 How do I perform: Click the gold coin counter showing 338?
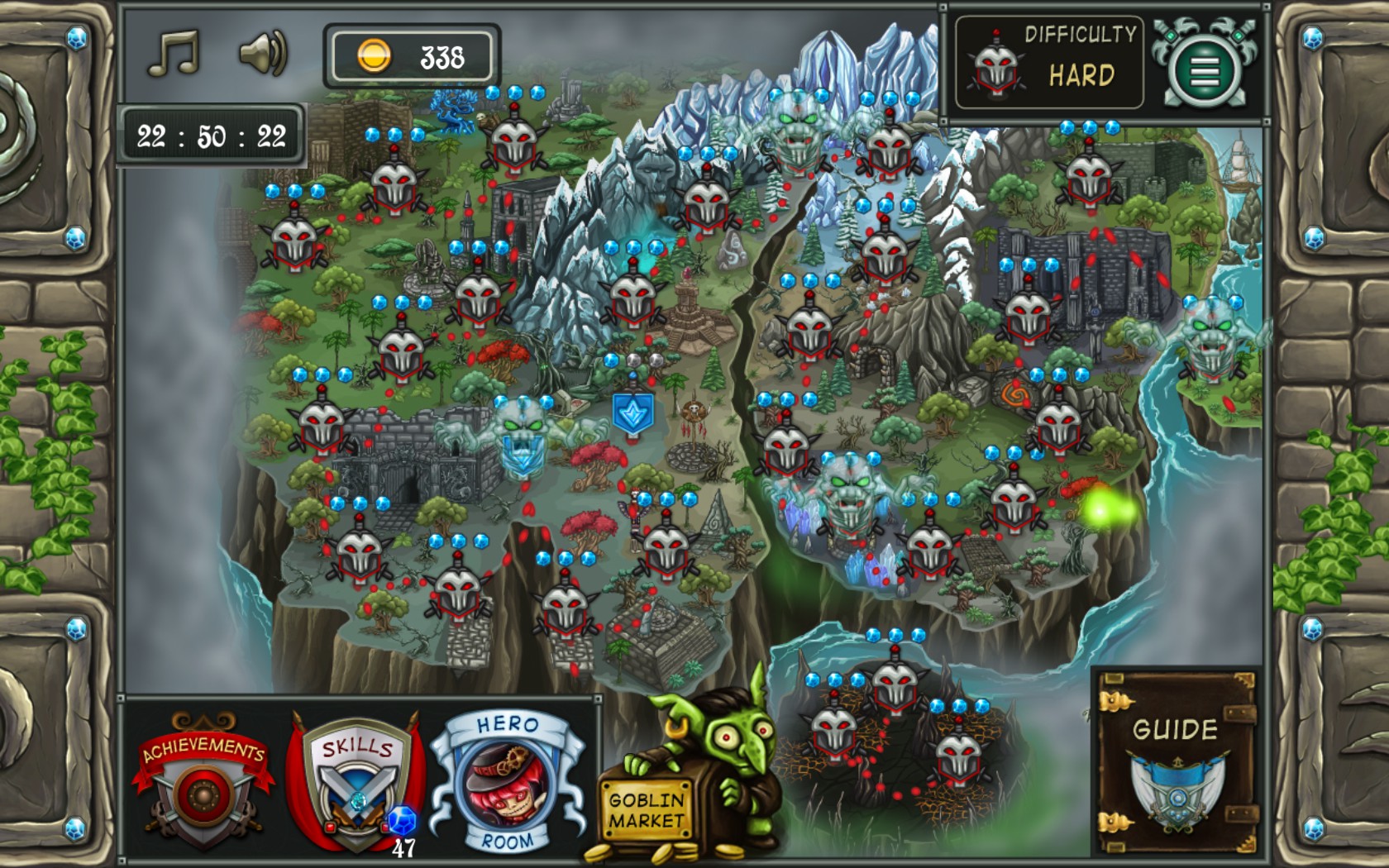(413, 56)
